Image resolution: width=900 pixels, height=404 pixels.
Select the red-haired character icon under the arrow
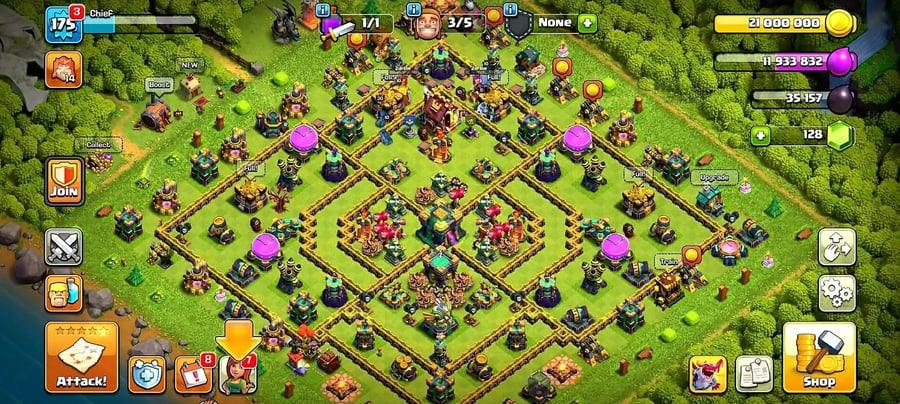click(x=238, y=373)
